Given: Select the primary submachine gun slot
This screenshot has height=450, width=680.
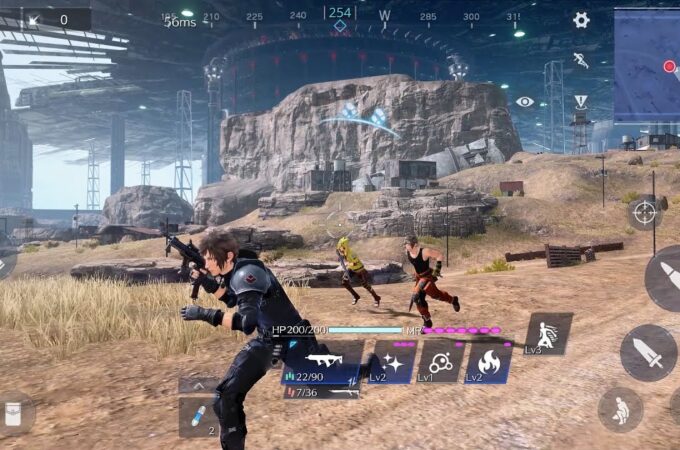Looking at the screenshot, I should coord(324,362).
